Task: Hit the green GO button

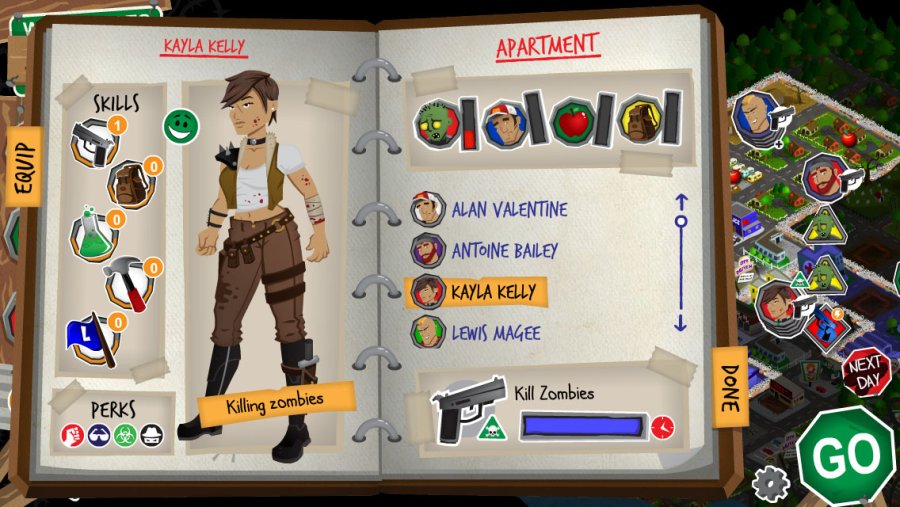Action: tap(845, 455)
